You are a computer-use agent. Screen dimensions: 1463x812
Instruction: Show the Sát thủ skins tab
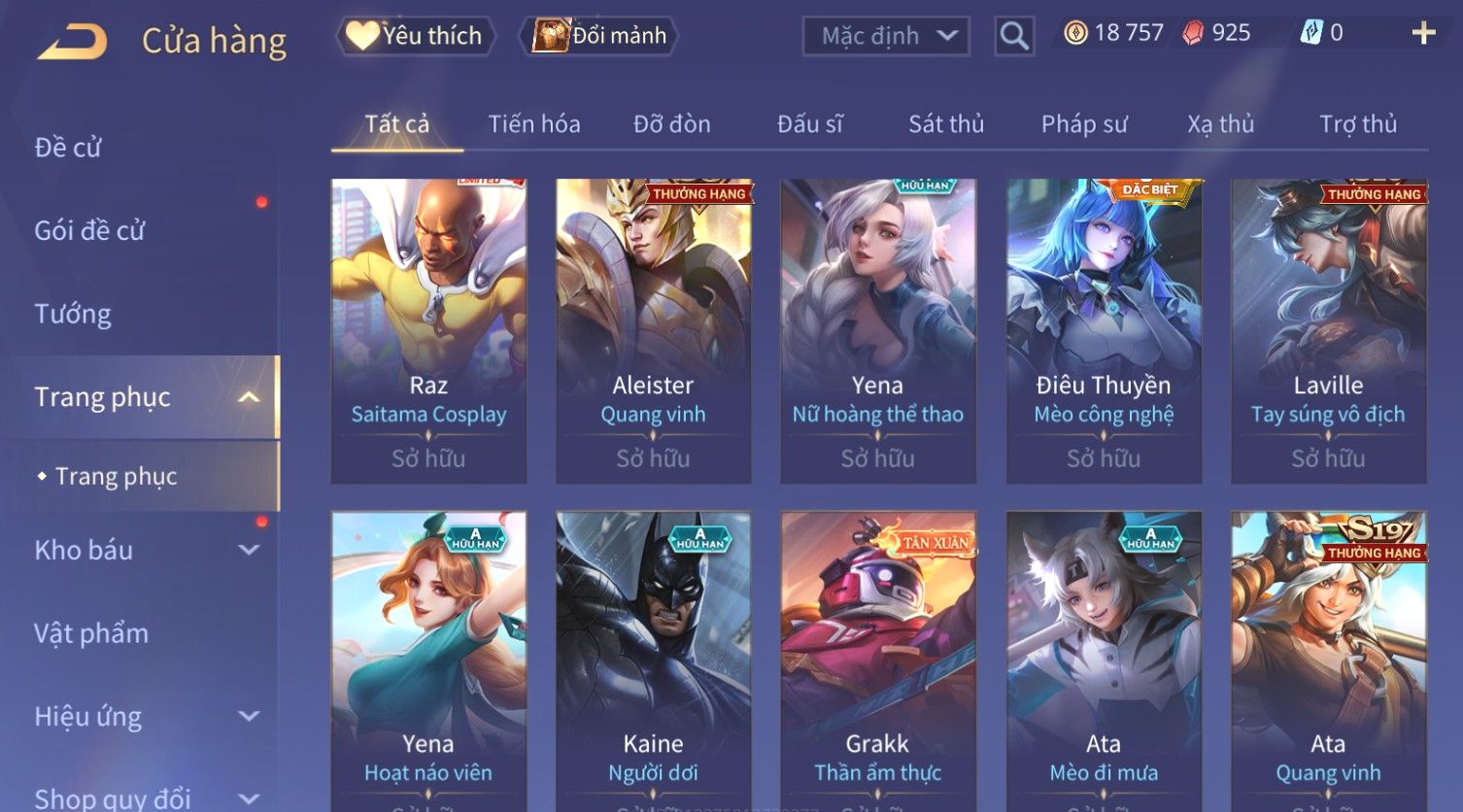point(946,124)
